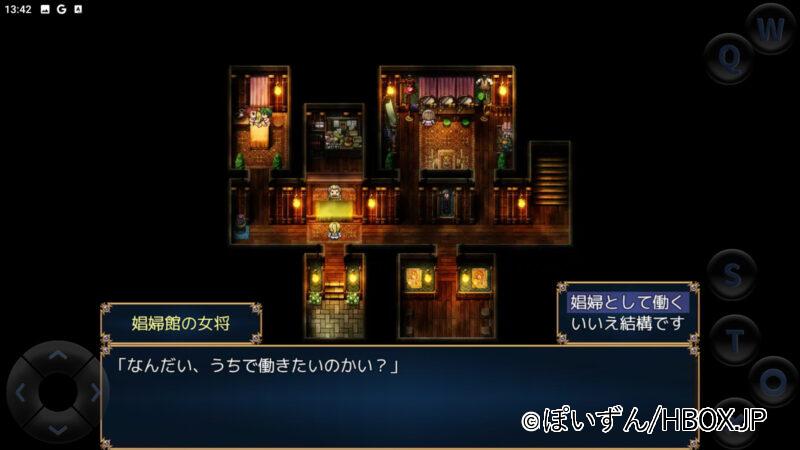Tap the virtual O button
800x450 pixels.
[x=772, y=381]
